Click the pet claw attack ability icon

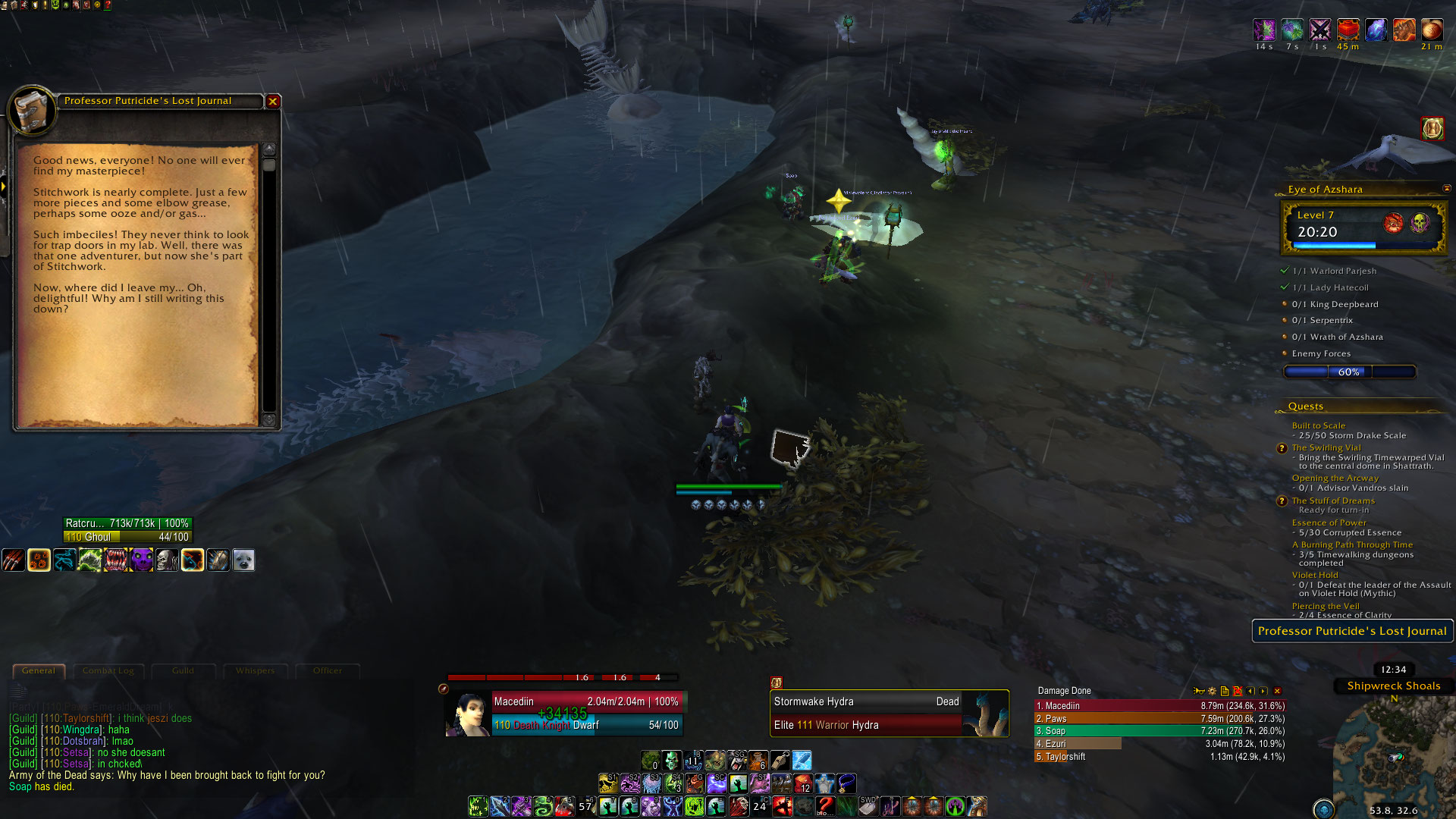pos(14,560)
